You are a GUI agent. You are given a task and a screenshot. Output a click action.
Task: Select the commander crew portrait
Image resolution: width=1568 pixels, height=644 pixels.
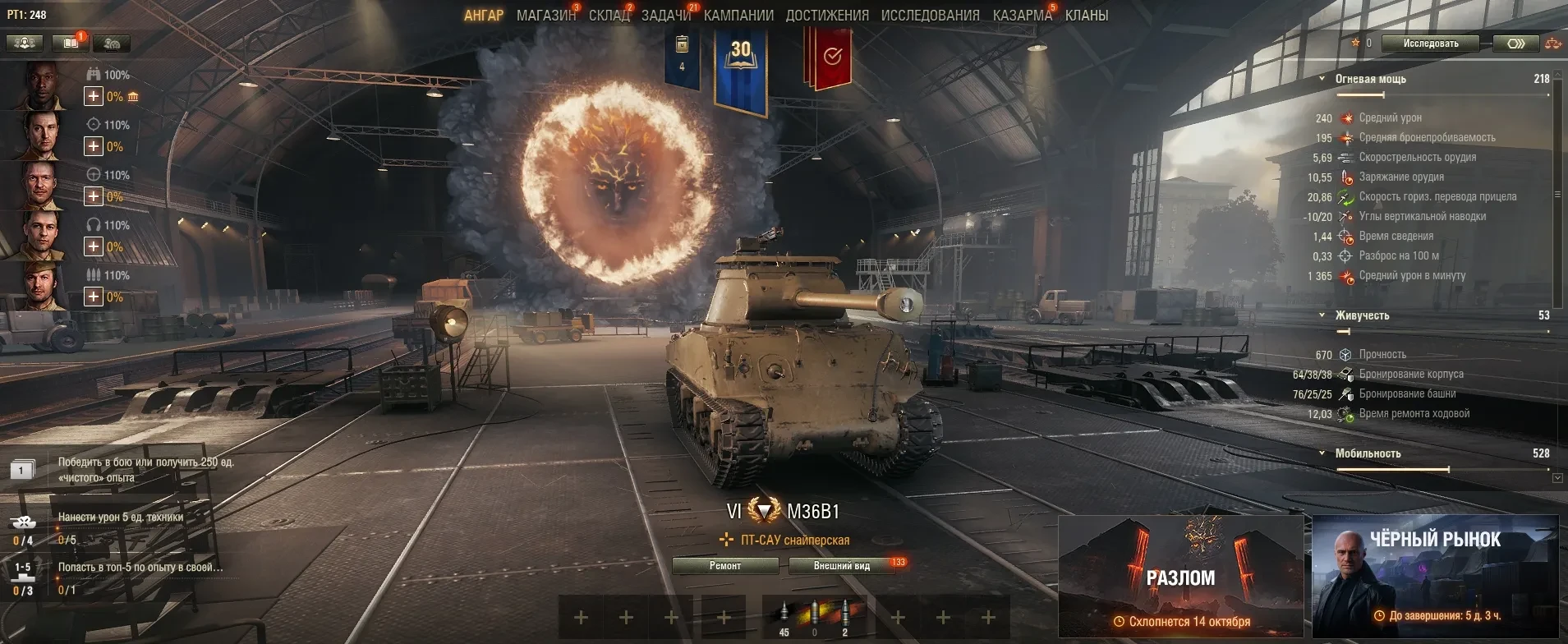point(39,85)
